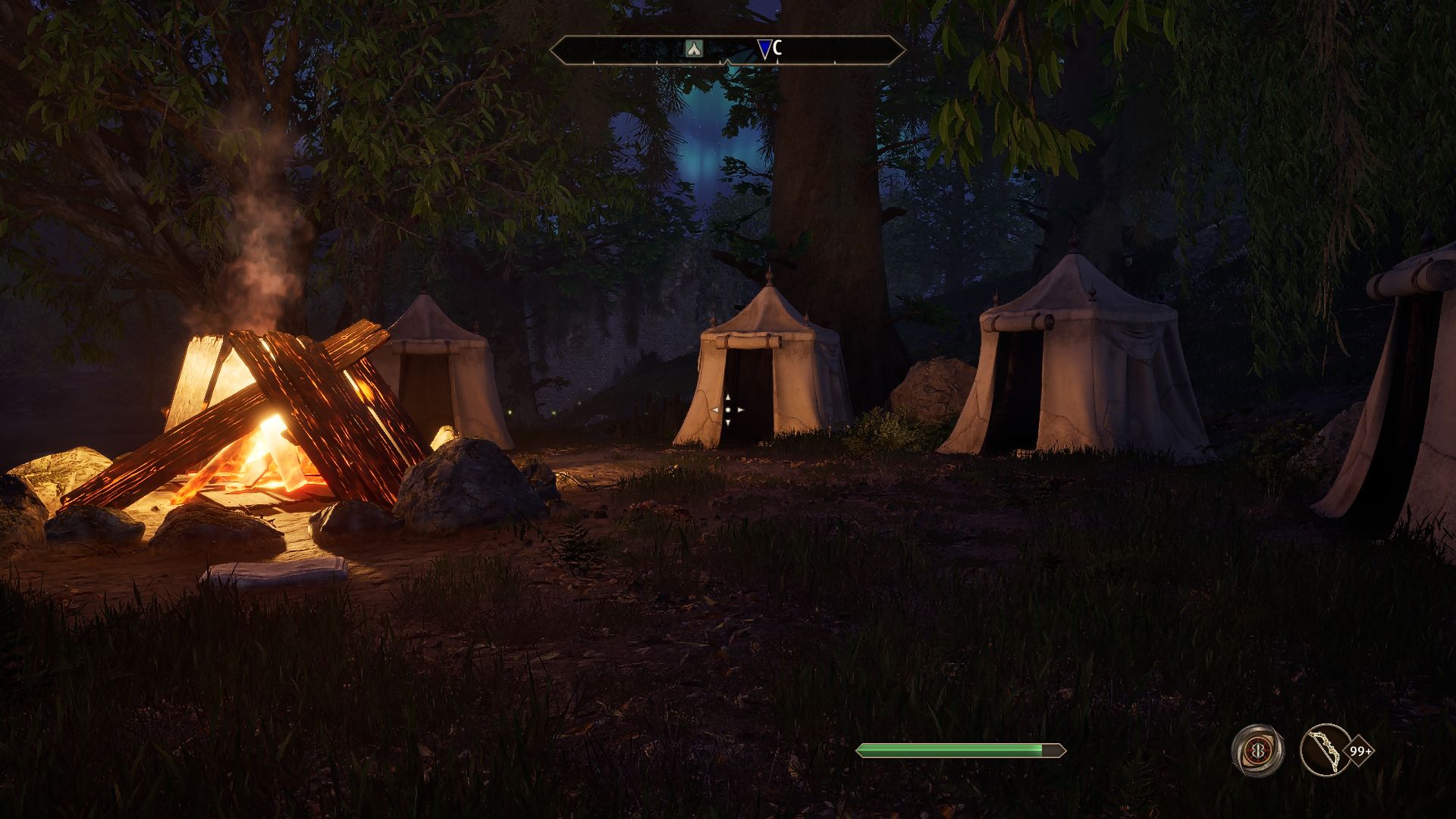Click the tent camp marker on compass

click(x=694, y=49)
